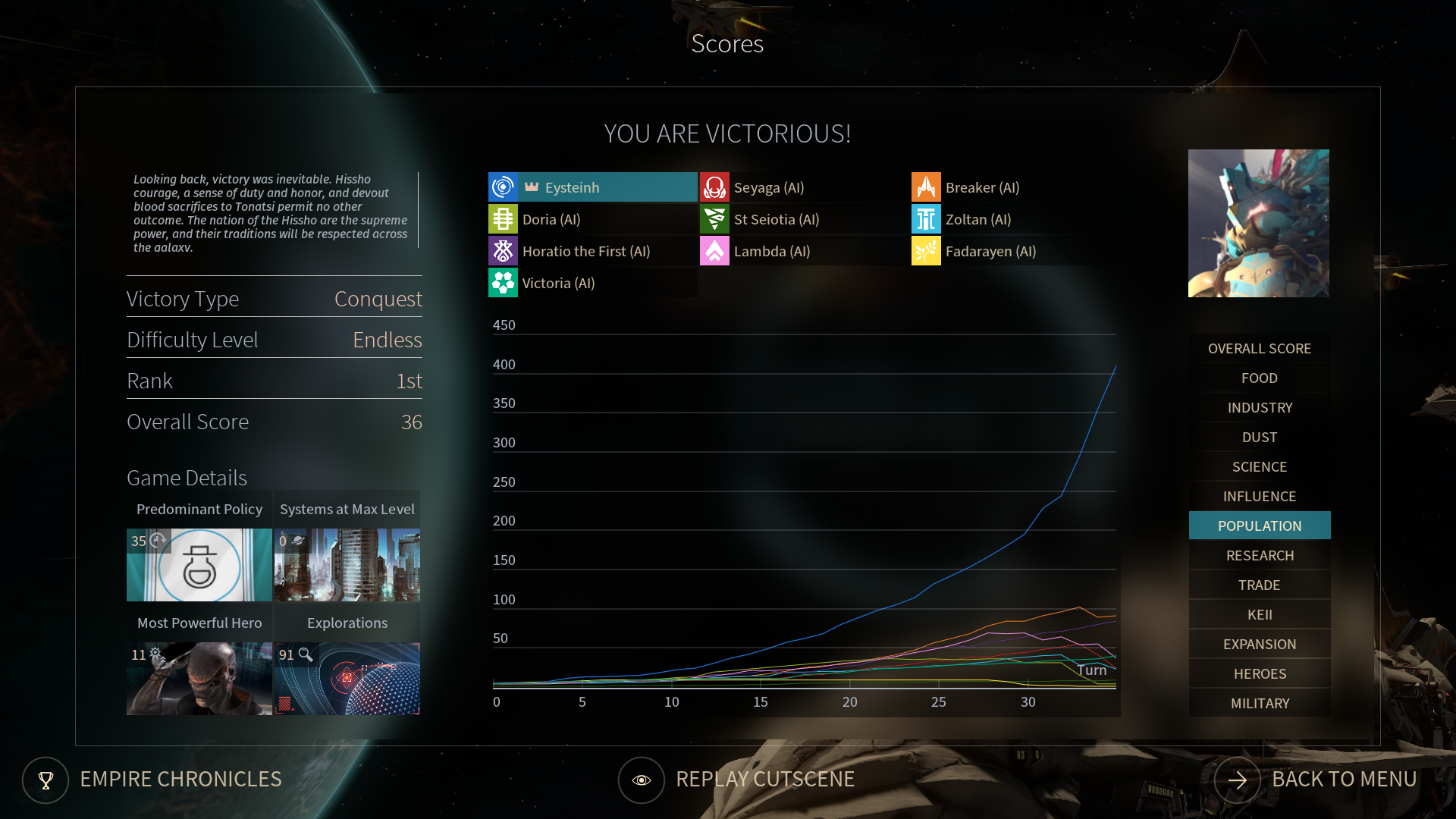This screenshot has height=819, width=1456.
Task: Show the Military score graph
Action: (x=1259, y=704)
